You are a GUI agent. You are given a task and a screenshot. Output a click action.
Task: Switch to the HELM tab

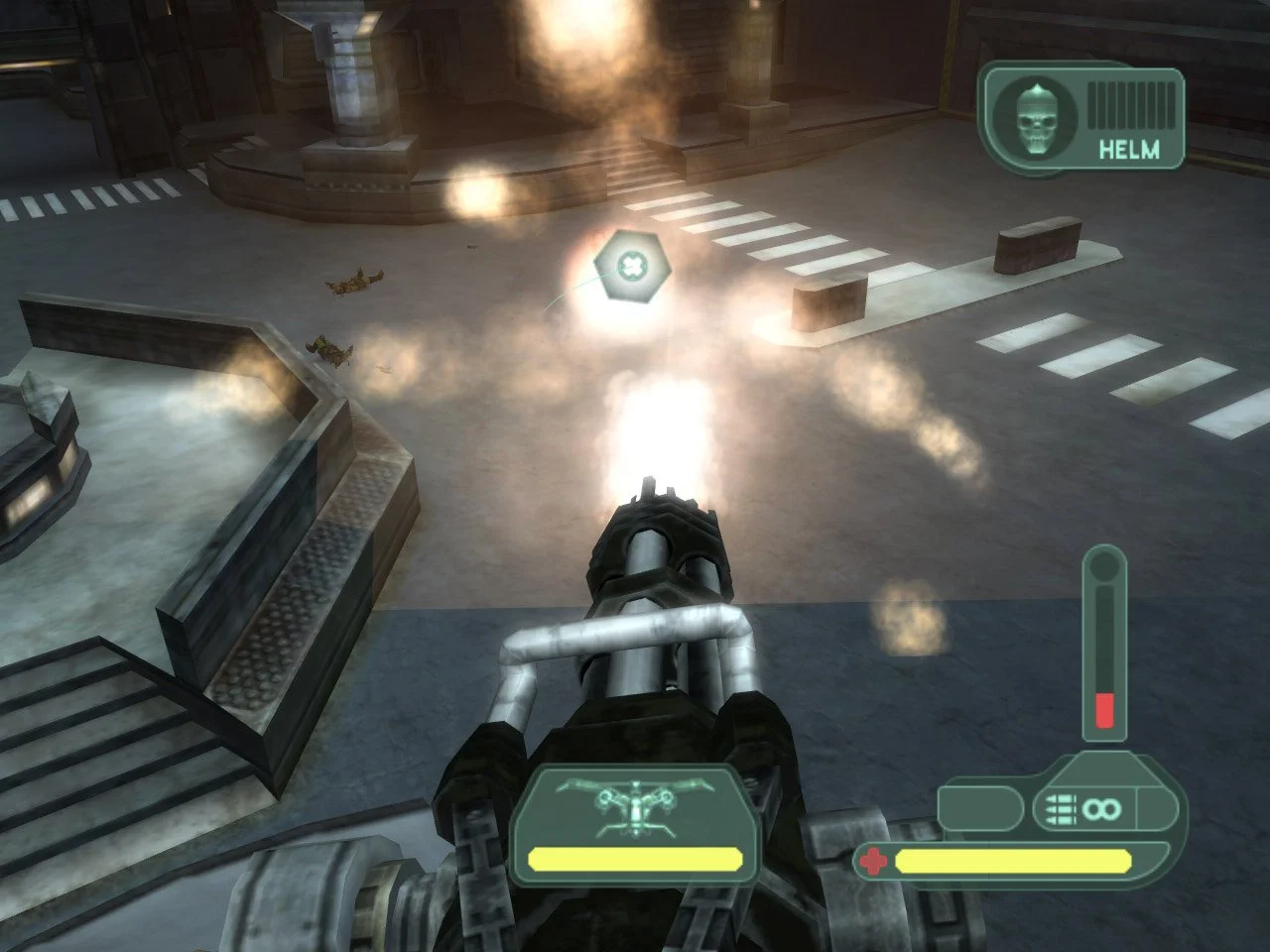(1129, 151)
